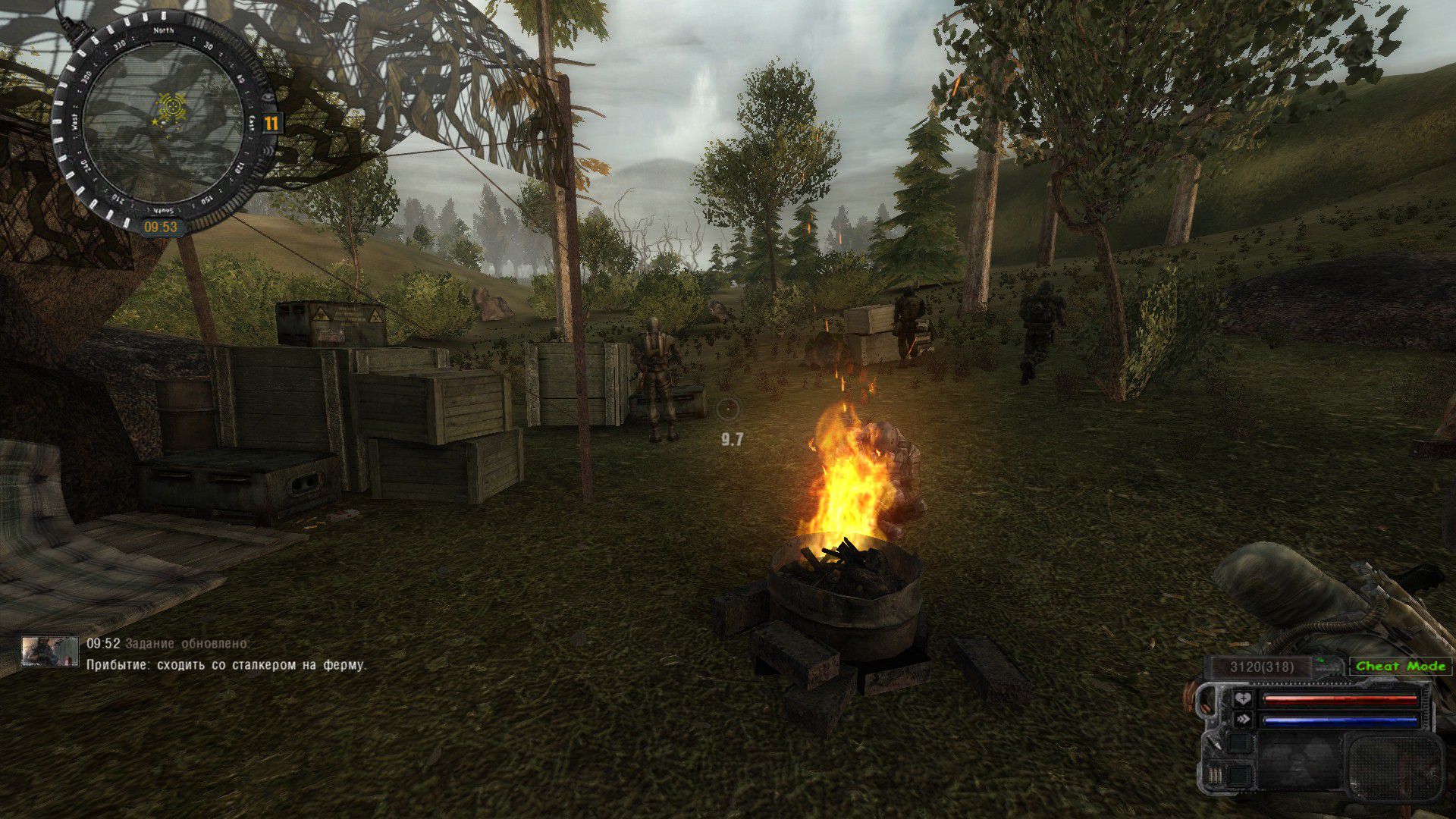Click the stamina arrows icon
Viewport: 1456px width, 819px height.
1242,720
